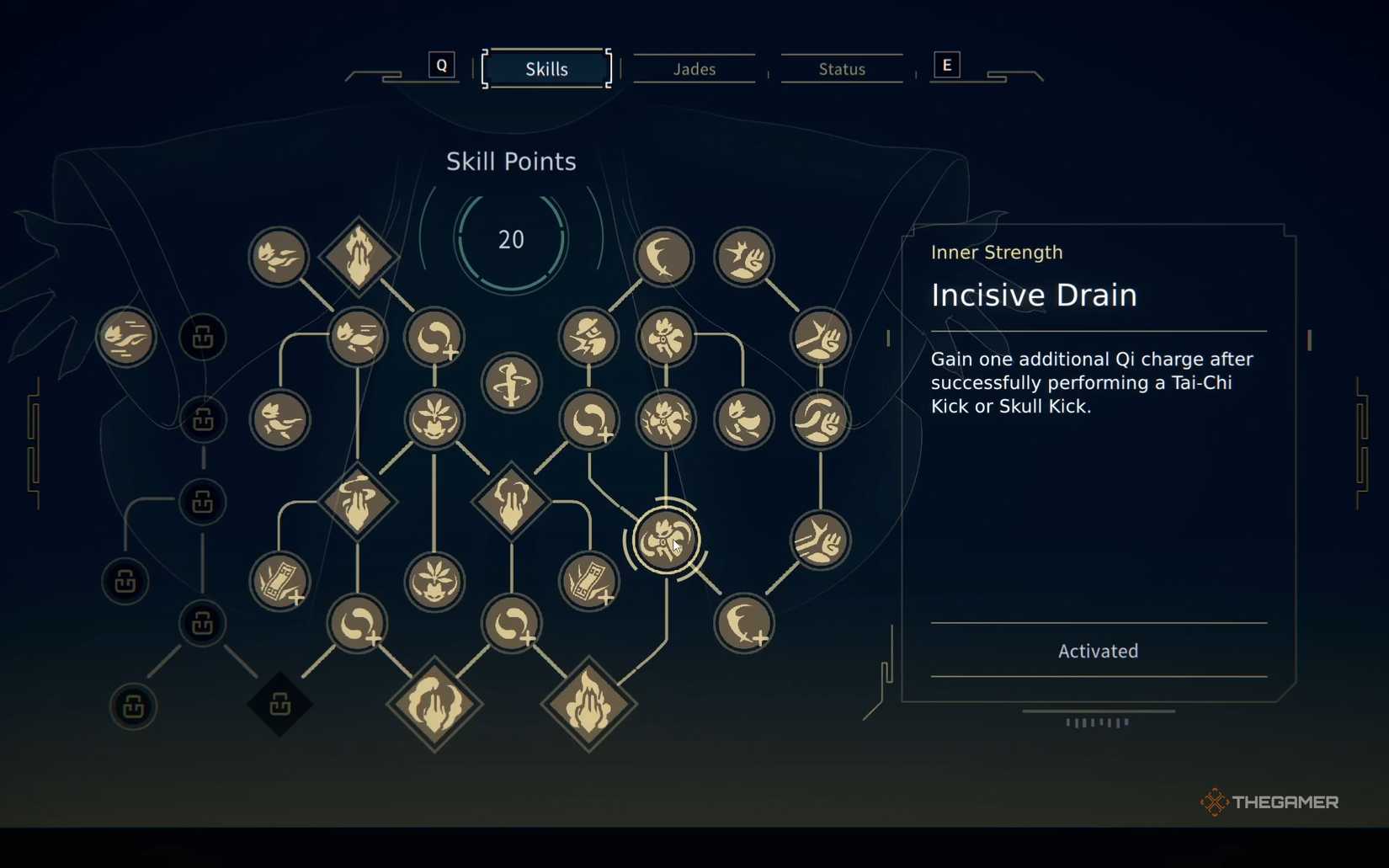
Task: Open the Status tab
Action: [x=840, y=69]
